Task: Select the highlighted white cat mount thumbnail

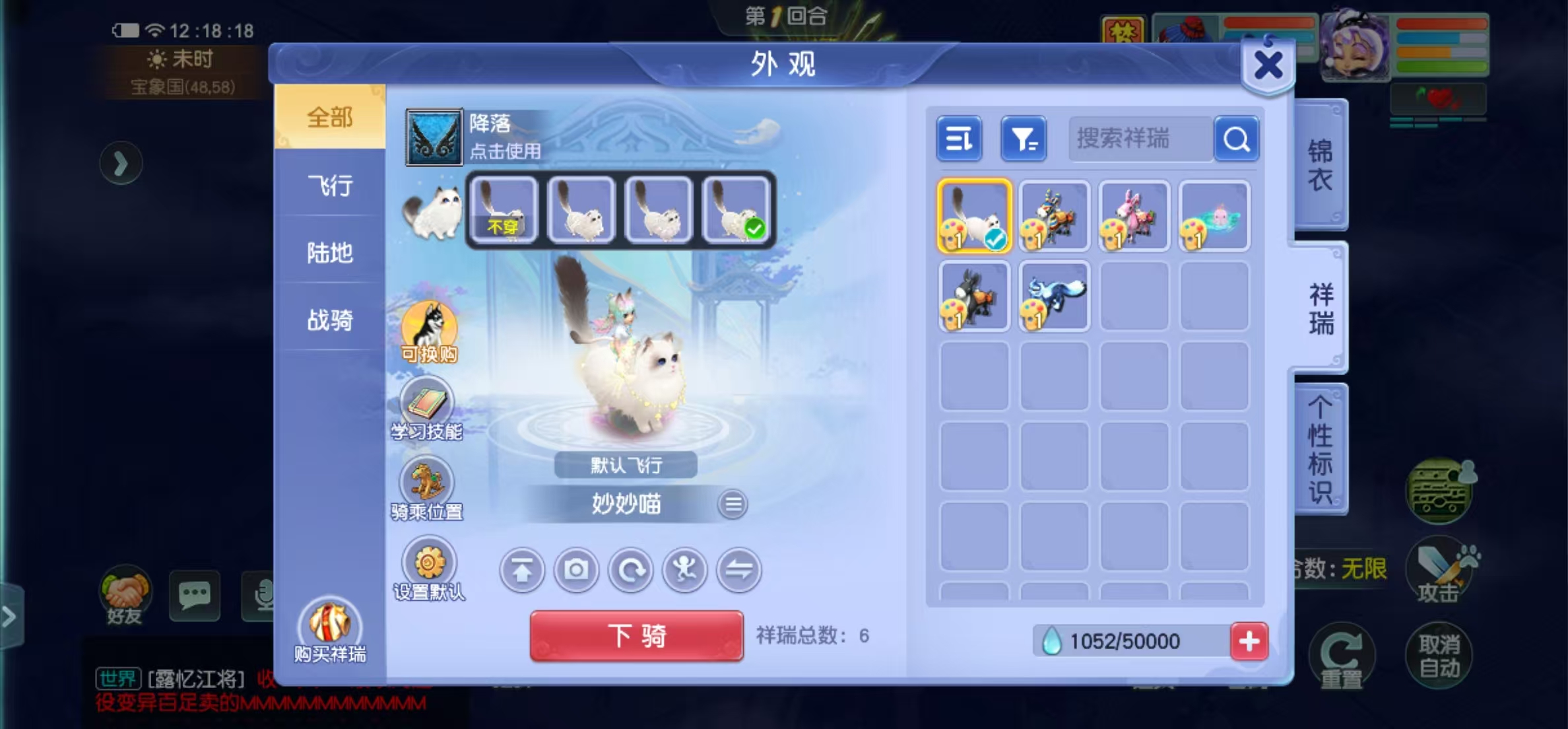Action: [x=974, y=217]
